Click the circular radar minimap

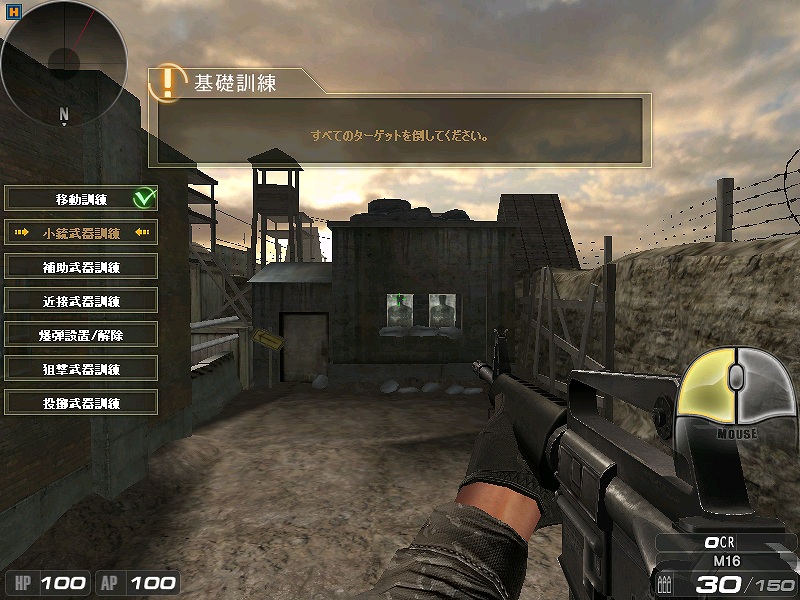pos(64,58)
